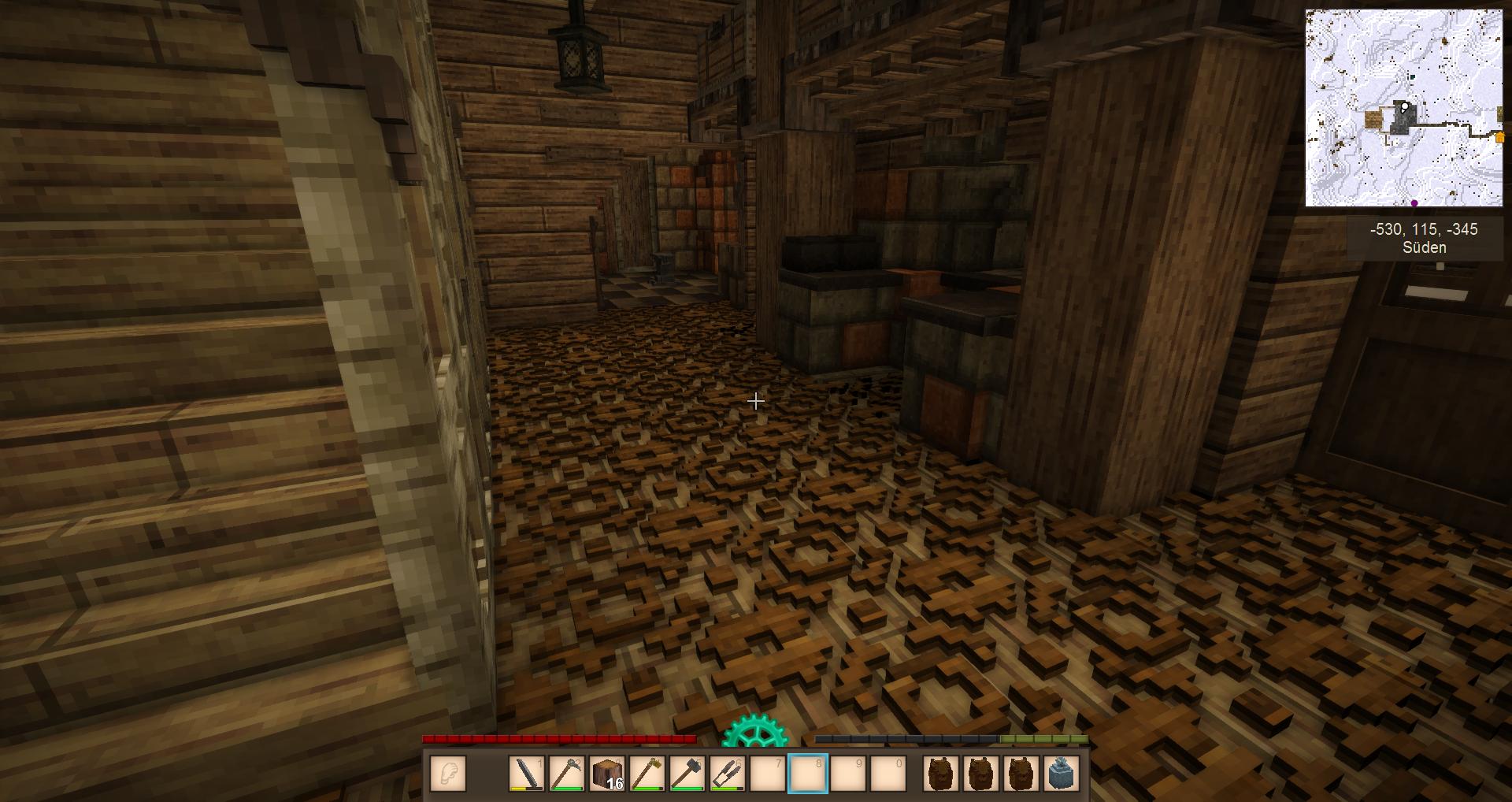The image size is (1512, 802).
Task: Click the purple dot marker on minimap
Action: pos(1414,203)
